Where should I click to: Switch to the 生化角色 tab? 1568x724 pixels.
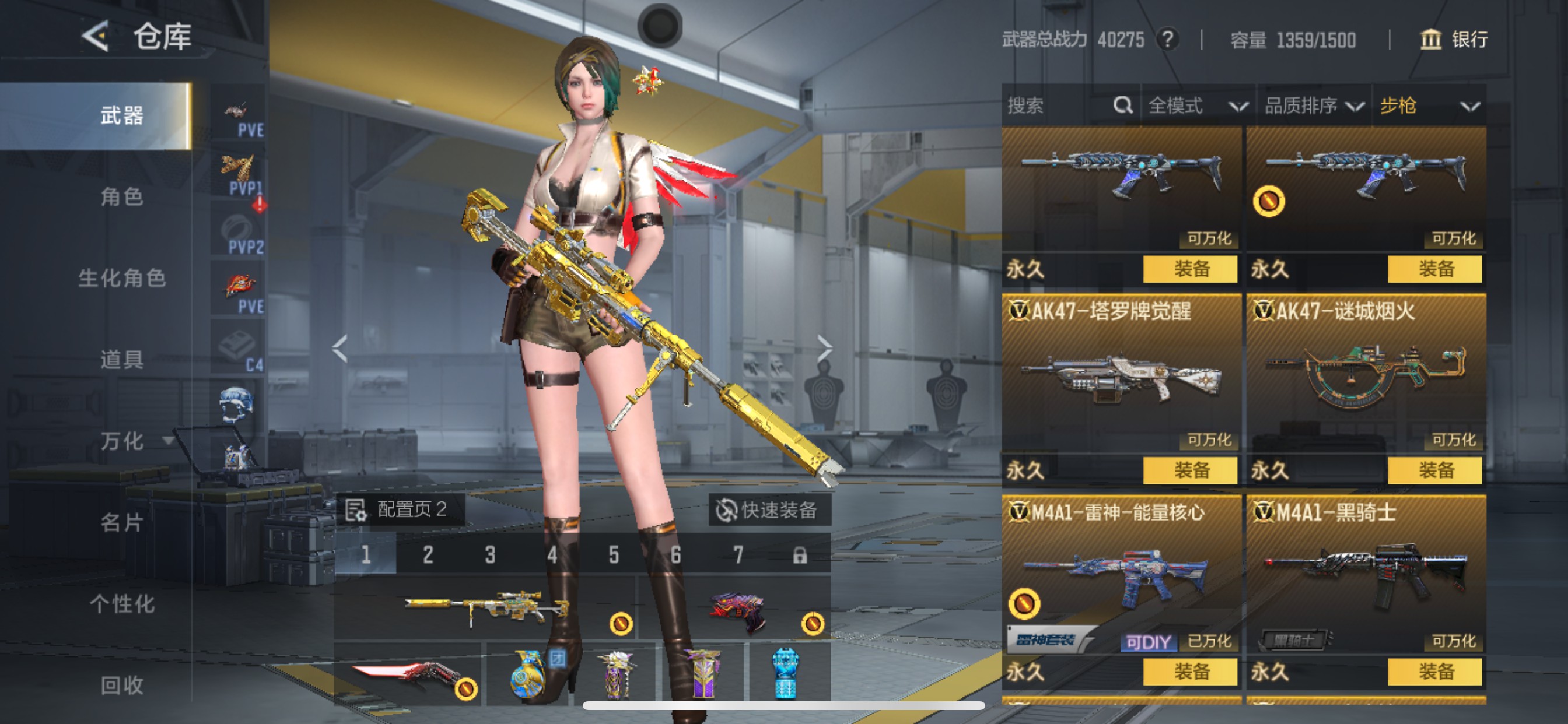click(122, 278)
